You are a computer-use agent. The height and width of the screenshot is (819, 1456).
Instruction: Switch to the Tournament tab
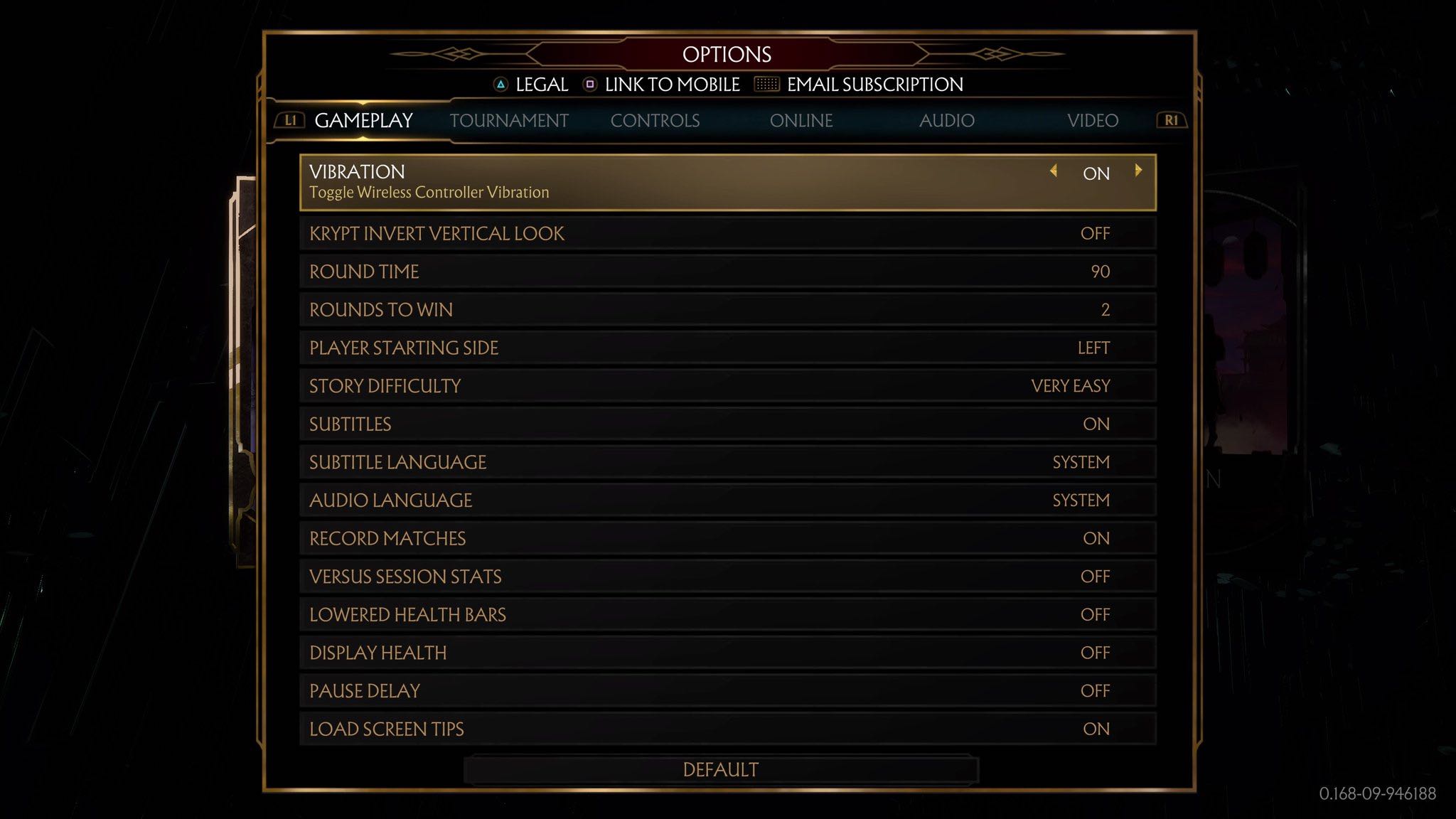coord(508,121)
